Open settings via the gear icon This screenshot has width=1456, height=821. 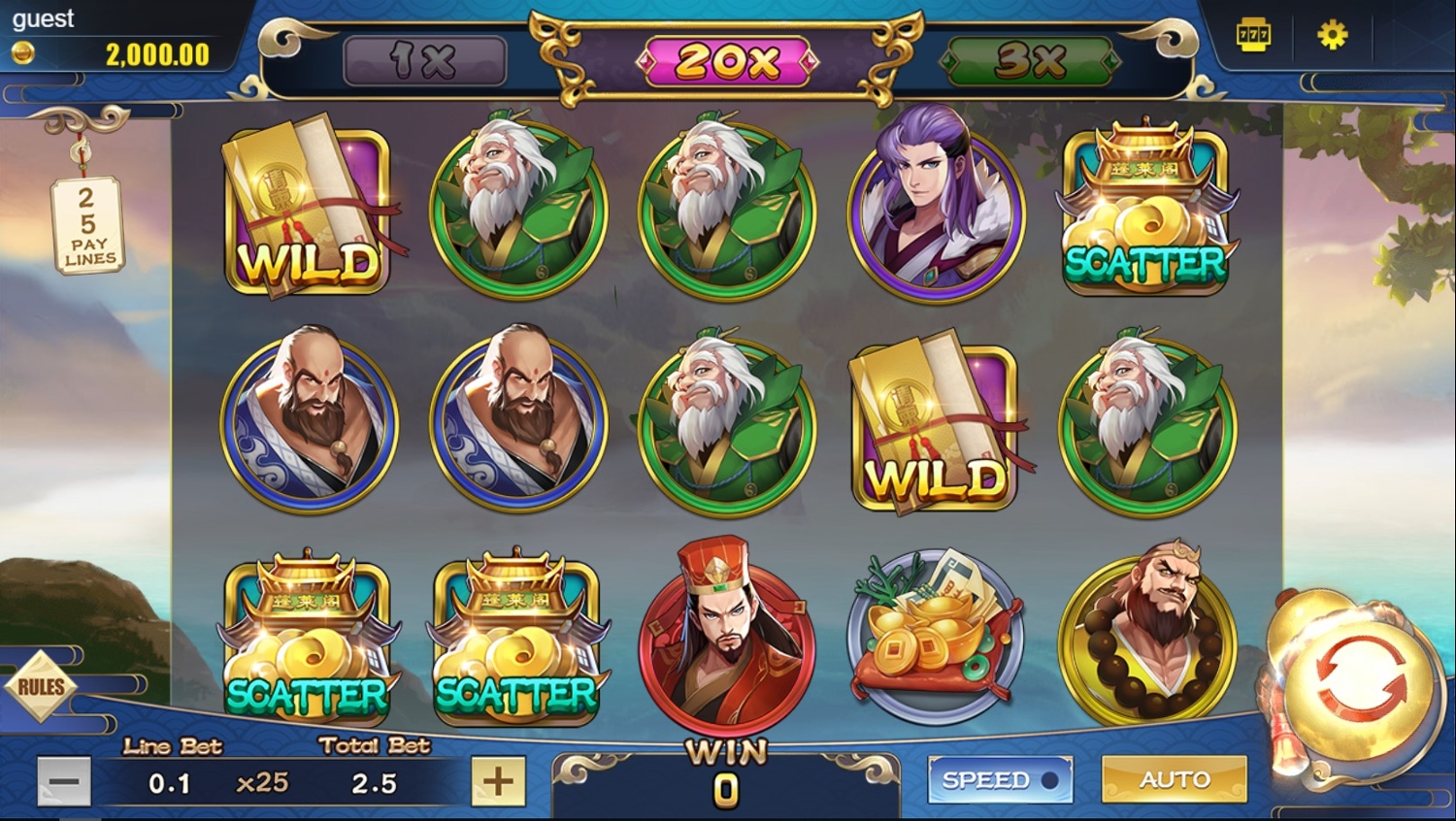pos(1332,37)
